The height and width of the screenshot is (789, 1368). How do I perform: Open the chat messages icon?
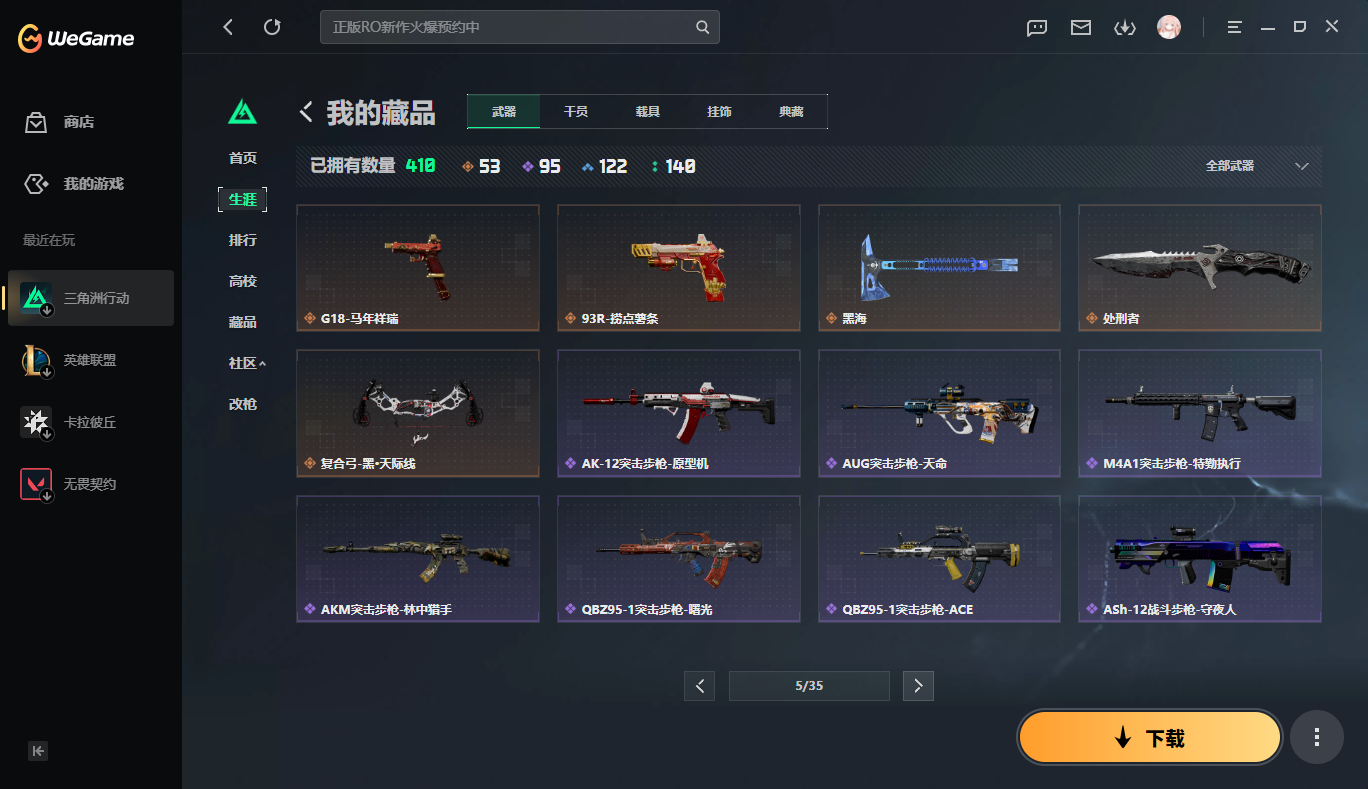(x=1036, y=28)
